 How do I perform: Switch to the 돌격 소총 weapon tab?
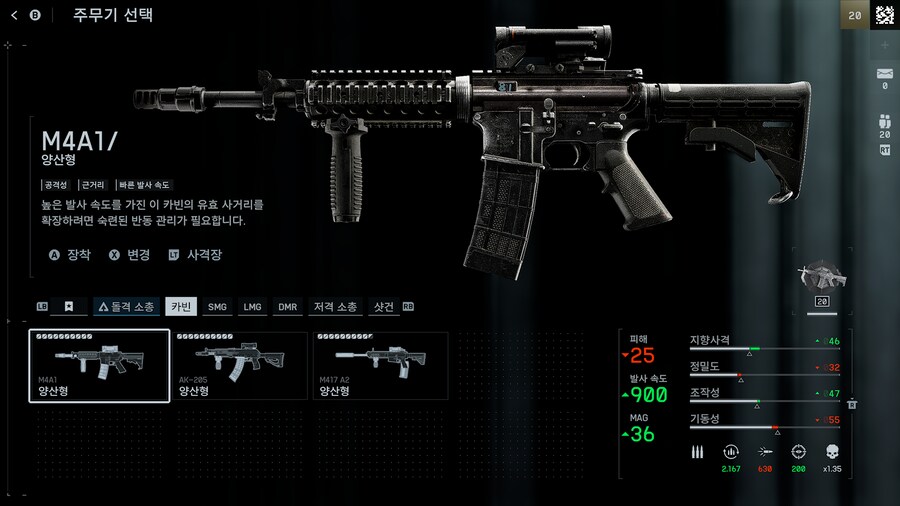pyautogui.click(x=126, y=307)
